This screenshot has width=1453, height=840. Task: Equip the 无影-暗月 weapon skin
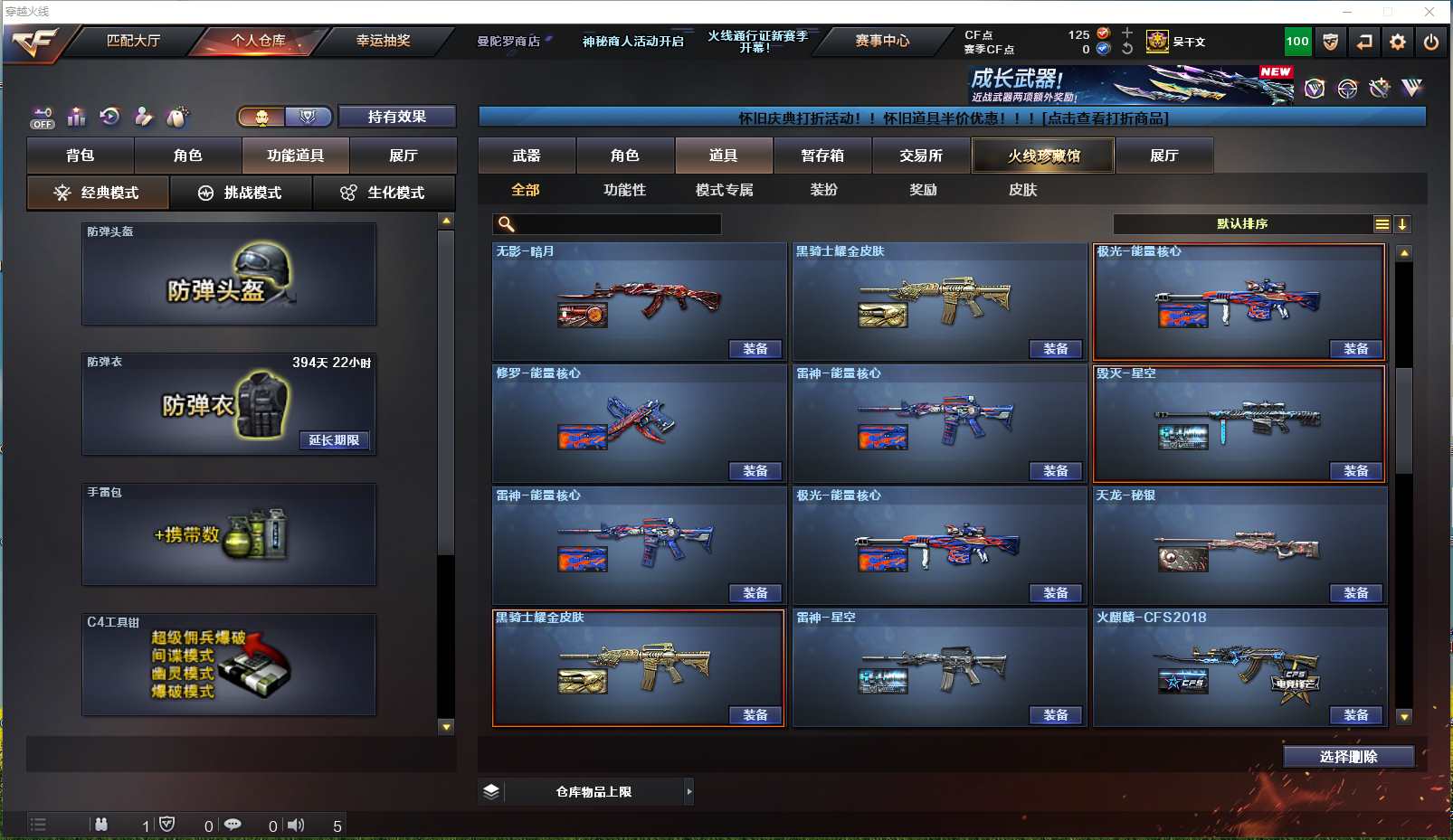(755, 349)
